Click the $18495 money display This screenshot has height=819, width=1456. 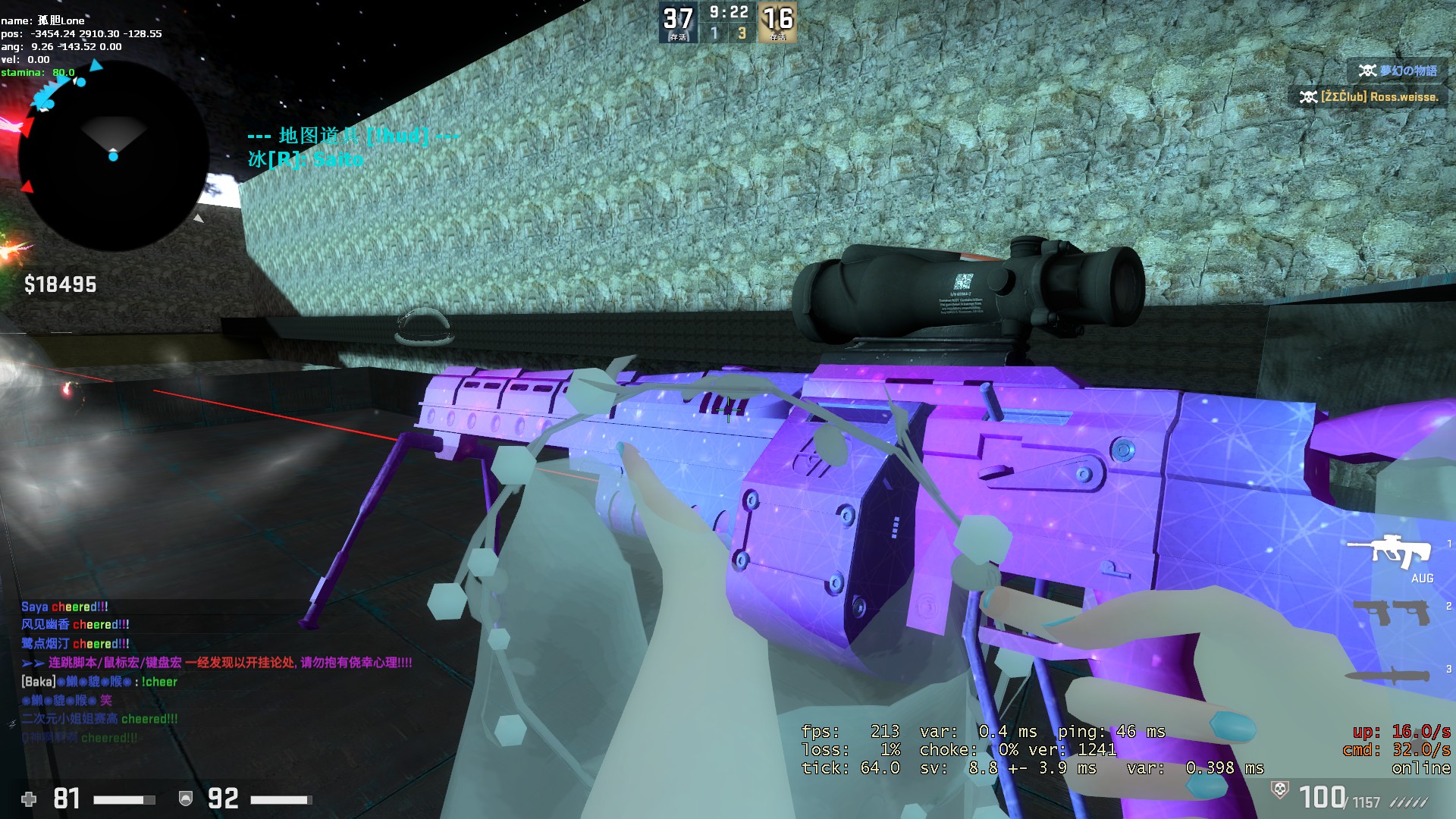click(59, 285)
